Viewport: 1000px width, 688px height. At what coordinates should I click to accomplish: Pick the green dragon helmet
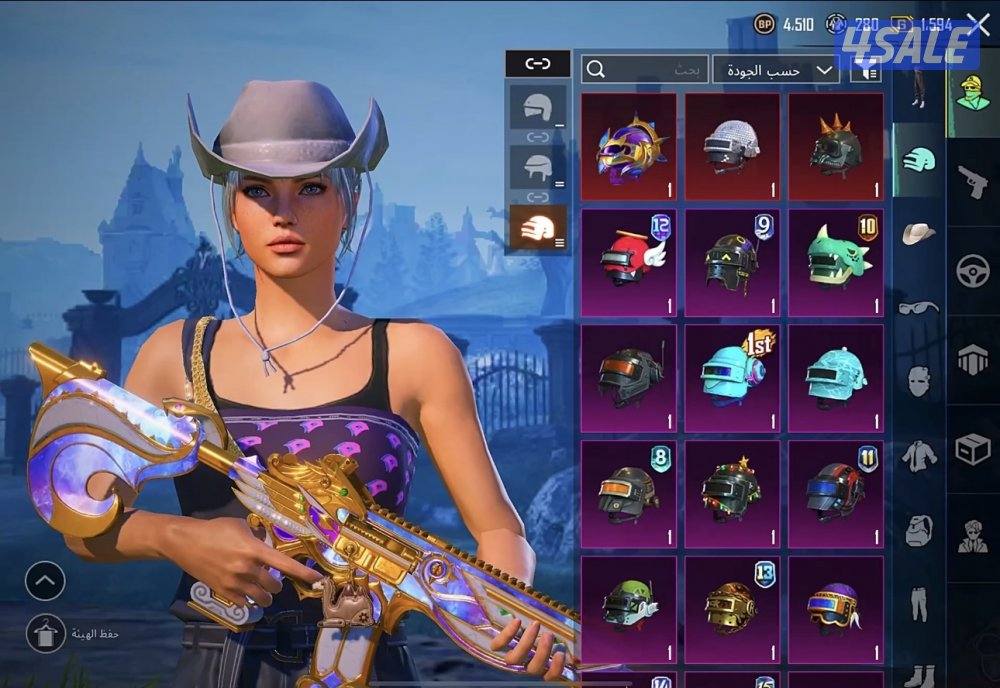836,262
